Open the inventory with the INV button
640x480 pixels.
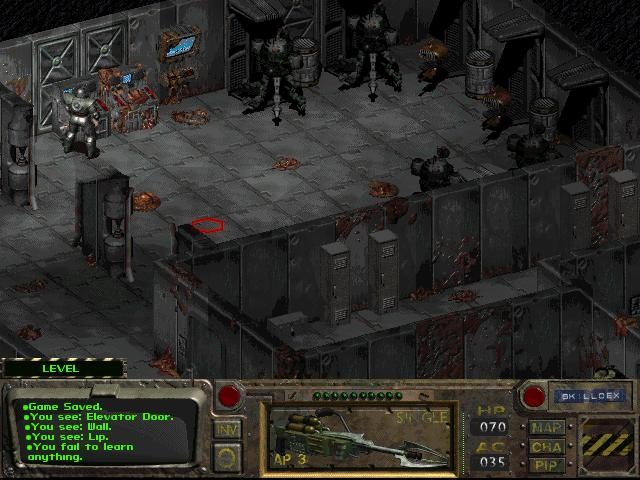(227, 429)
